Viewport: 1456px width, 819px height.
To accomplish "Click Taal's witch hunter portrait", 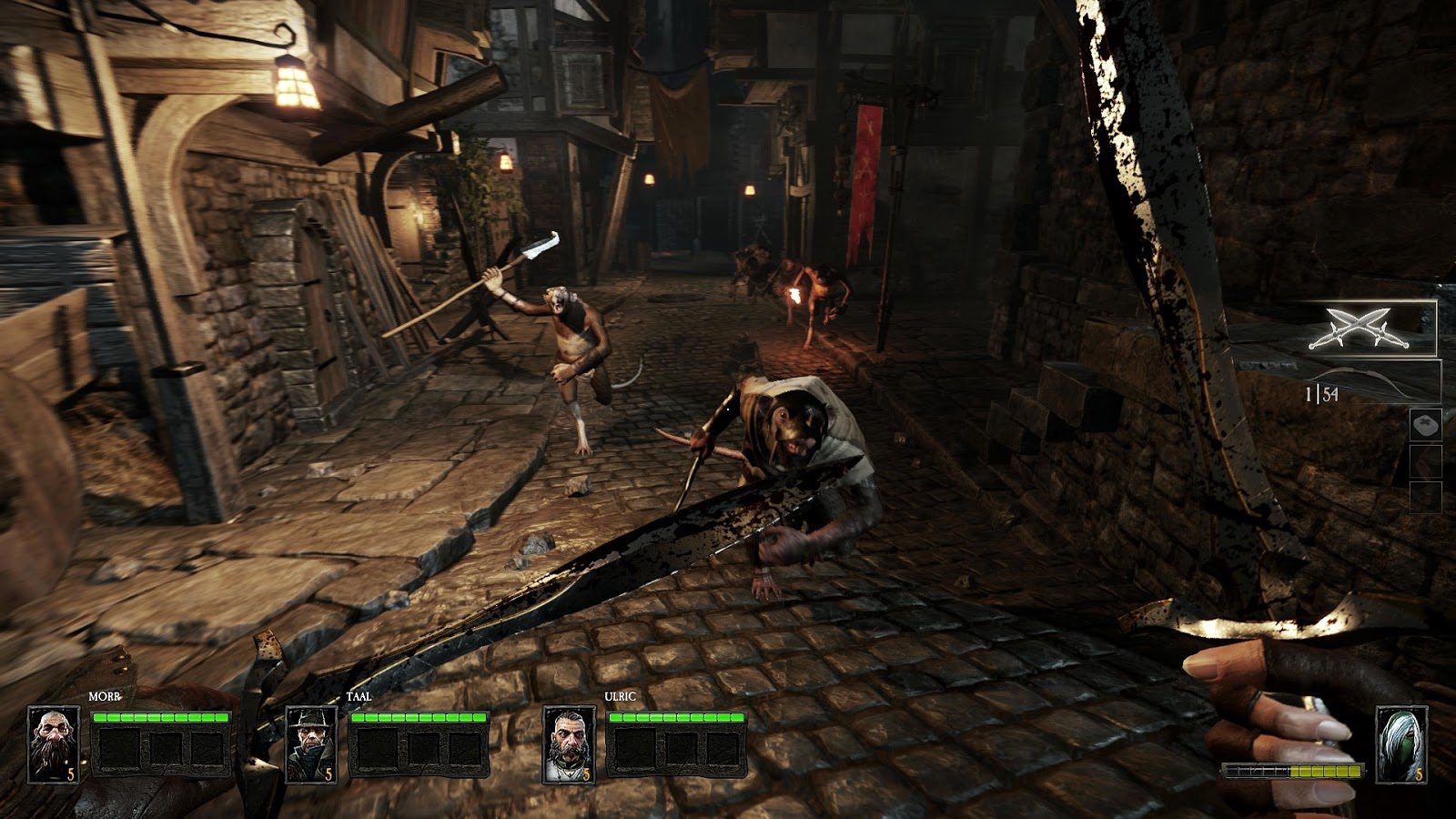I will 311,744.
